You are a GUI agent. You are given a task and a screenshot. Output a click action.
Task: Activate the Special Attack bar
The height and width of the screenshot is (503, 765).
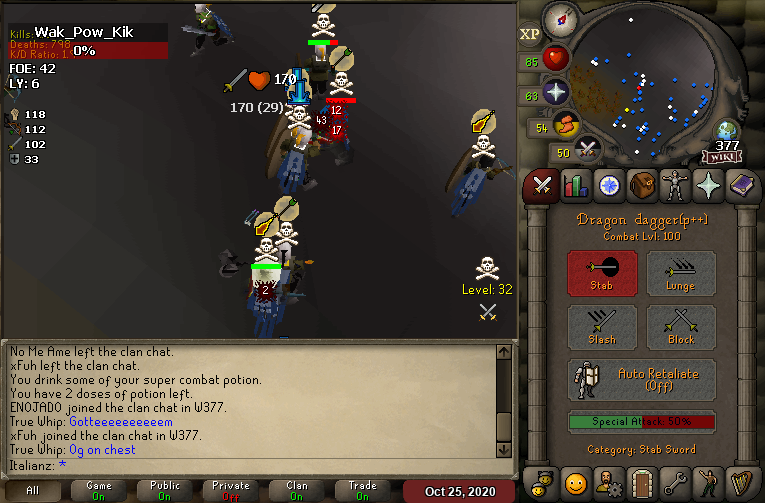click(642, 422)
